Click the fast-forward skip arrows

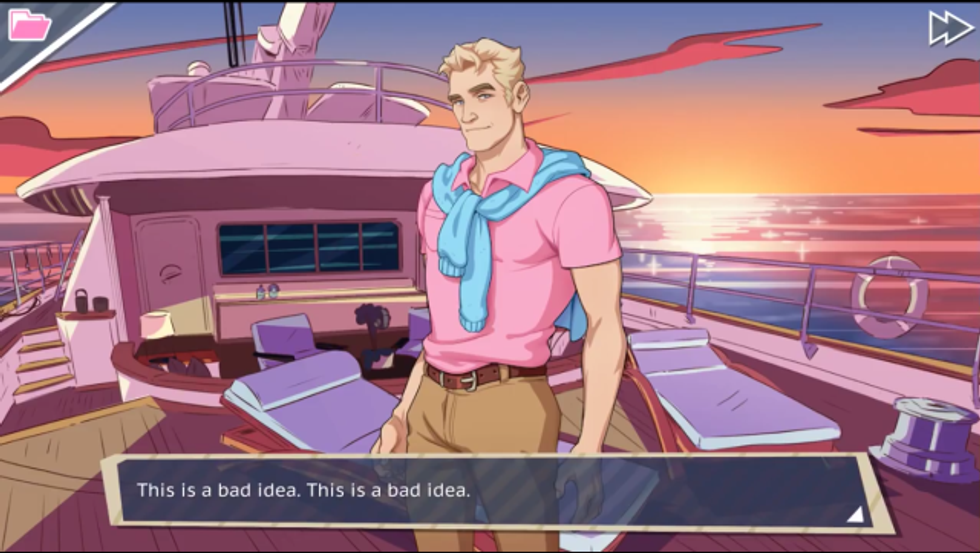click(x=949, y=28)
